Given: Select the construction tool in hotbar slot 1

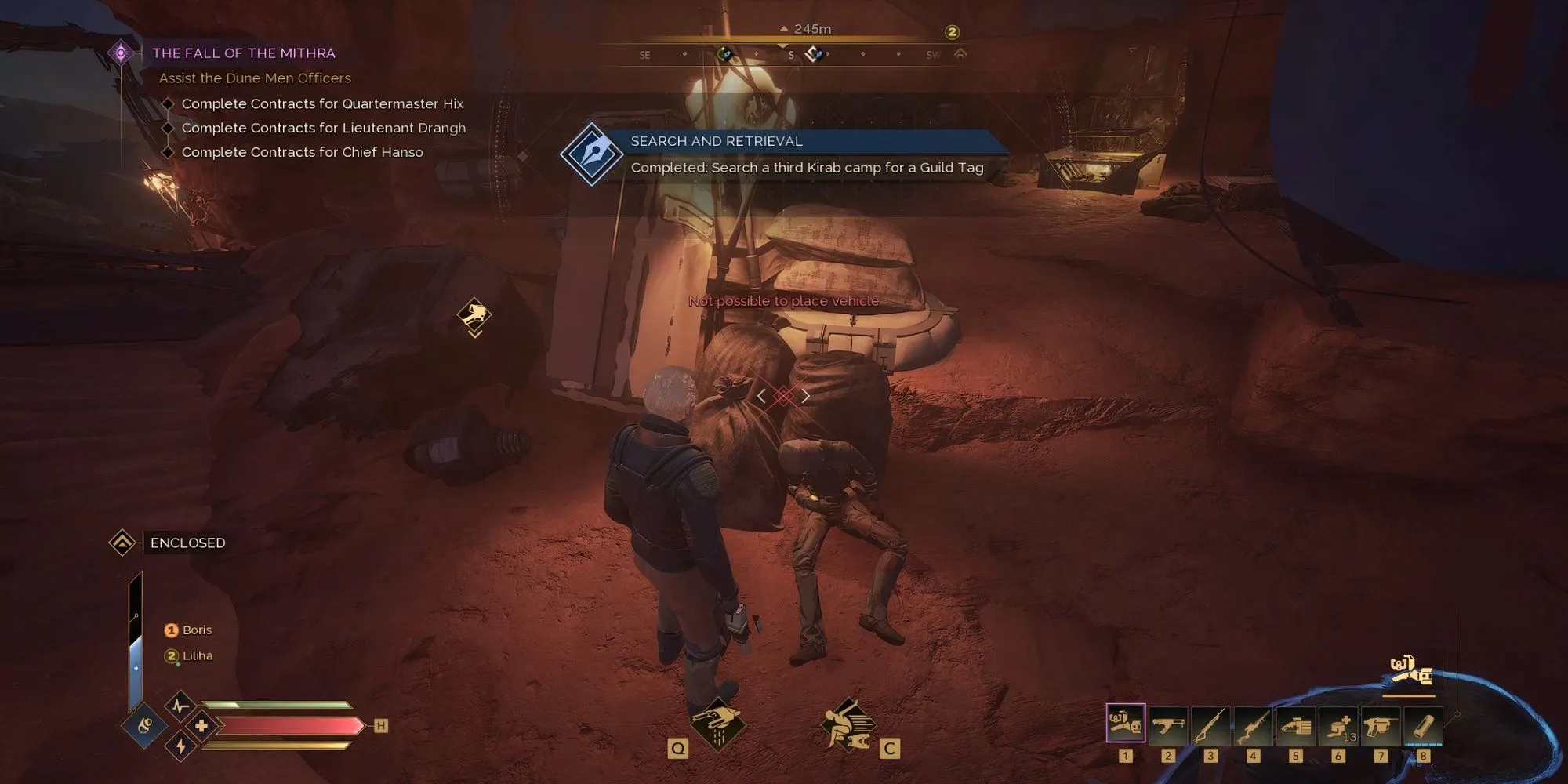Looking at the screenshot, I should (x=1125, y=724).
